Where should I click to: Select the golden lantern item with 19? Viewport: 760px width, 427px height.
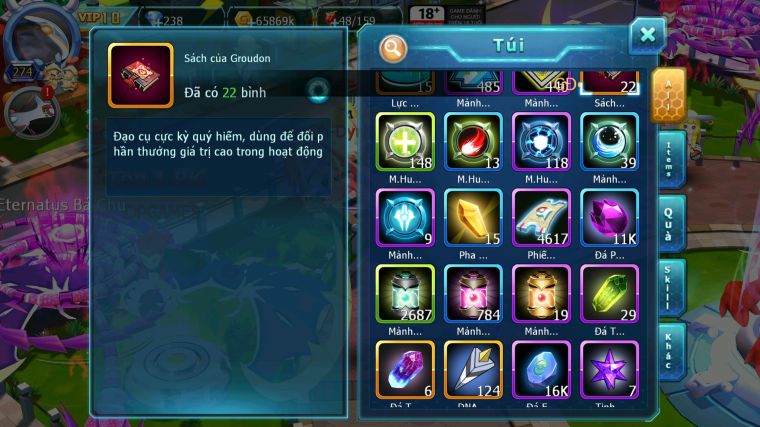tap(541, 294)
